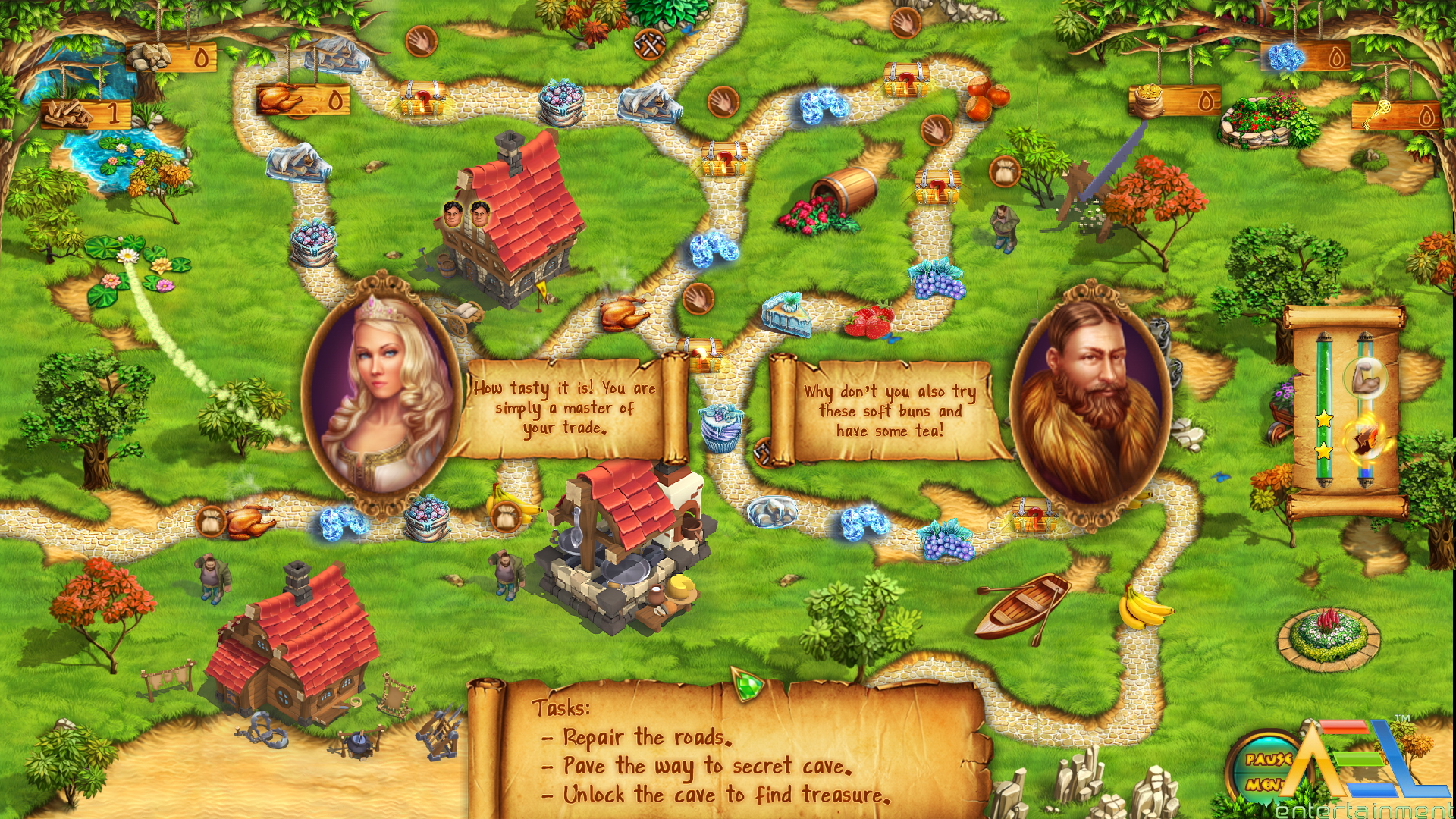Collect the hand bonus at the top of the map
Image resolution: width=1456 pixels, height=819 pixels.
click(422, 42)
